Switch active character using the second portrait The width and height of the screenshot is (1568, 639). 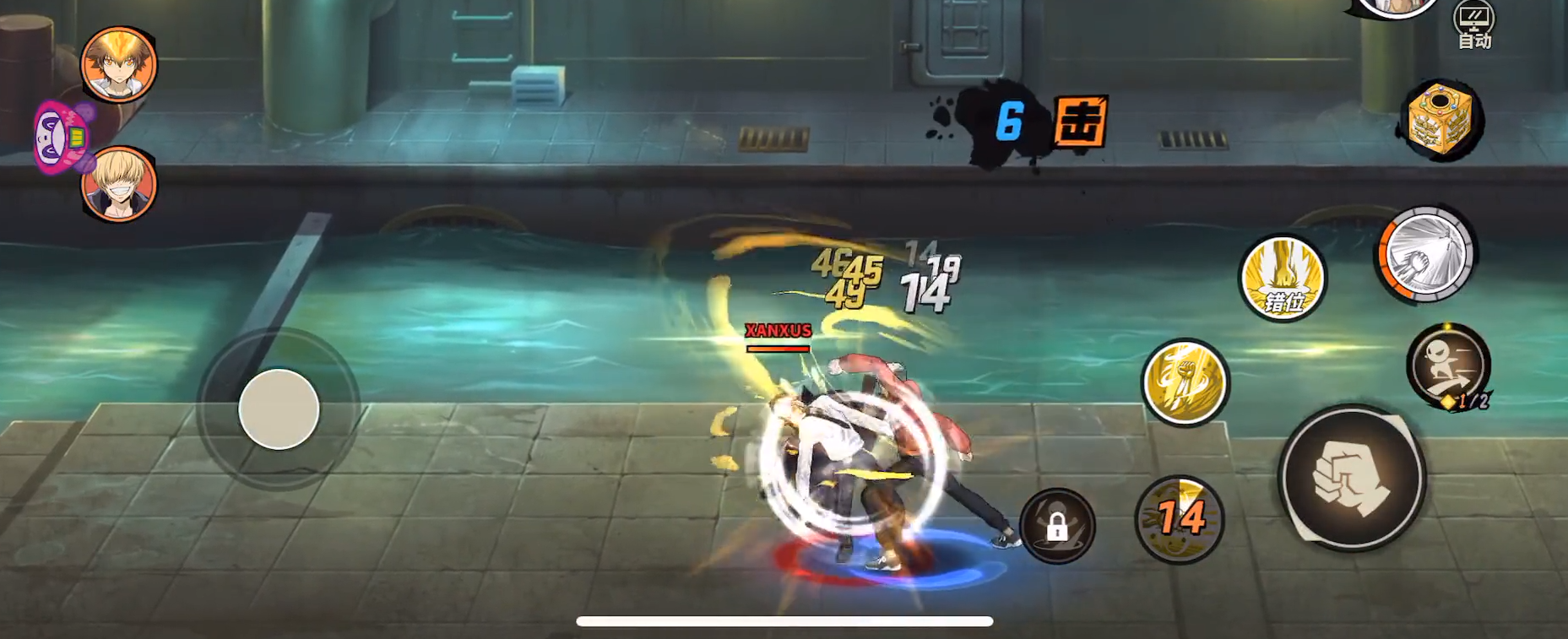coord(119,185)
